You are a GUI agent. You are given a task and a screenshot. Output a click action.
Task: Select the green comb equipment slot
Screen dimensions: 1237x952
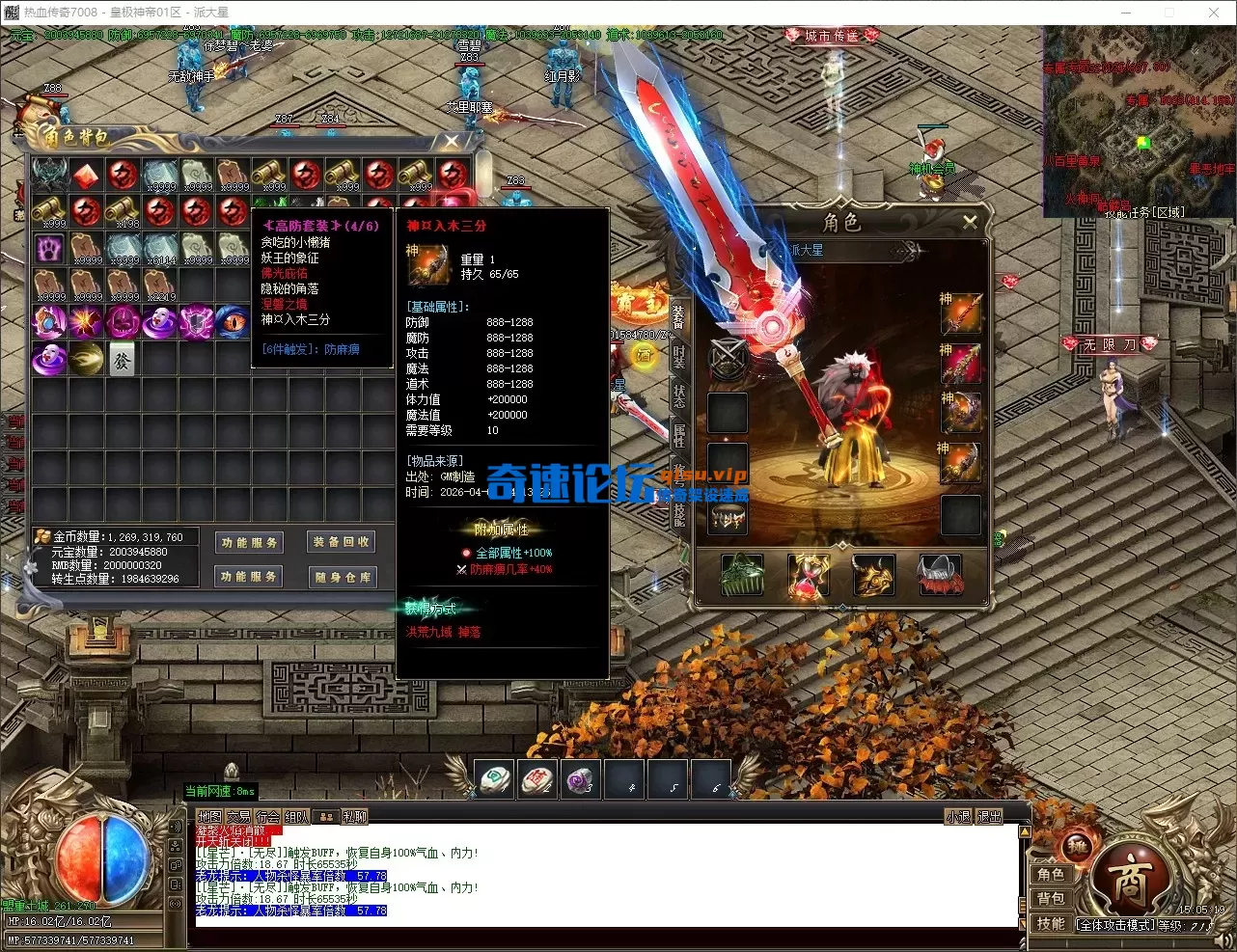click(742, 577)
